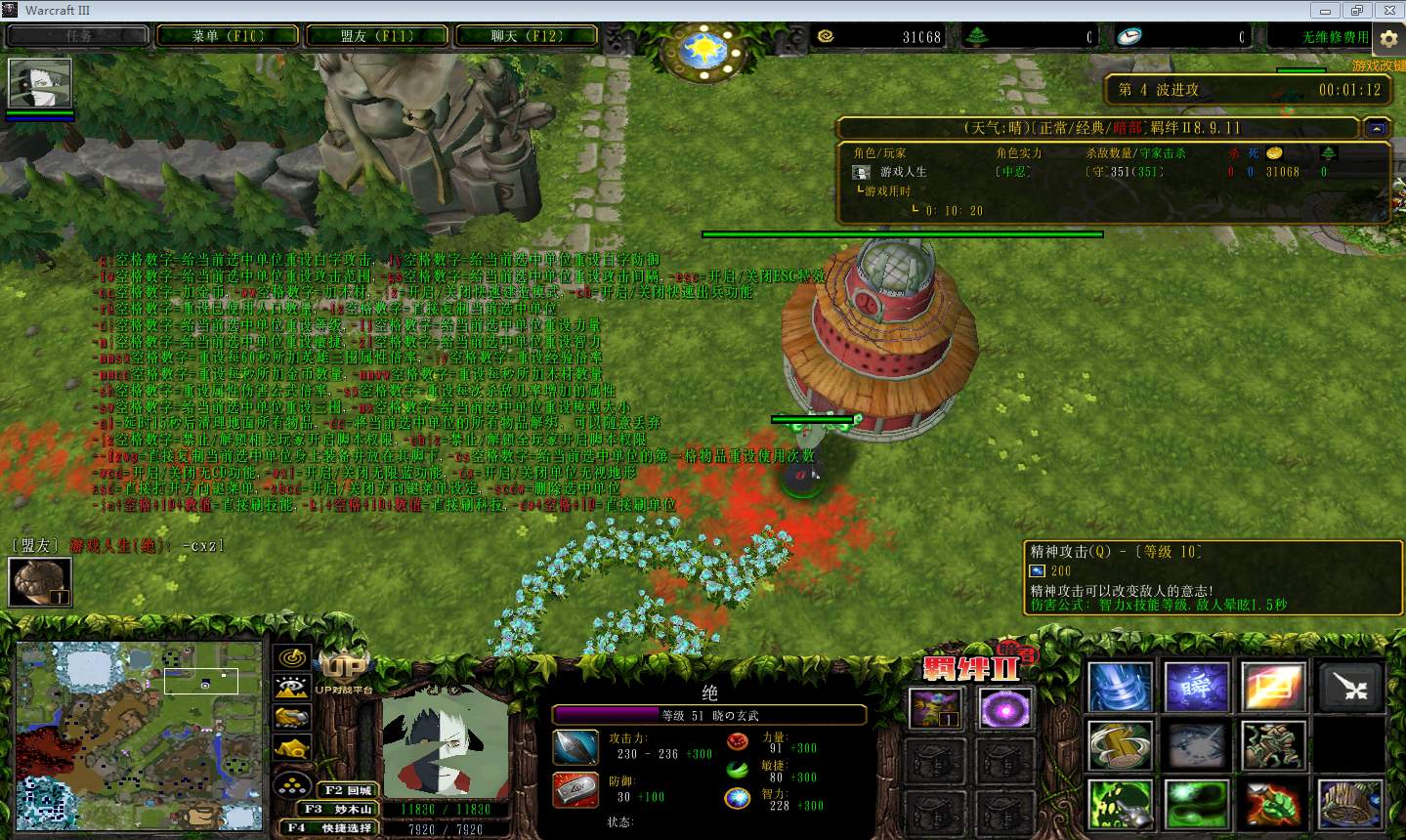Open the 盟友 (F11) allies panel
This screenshot has height=840, width=1406.
coord(377,36)
